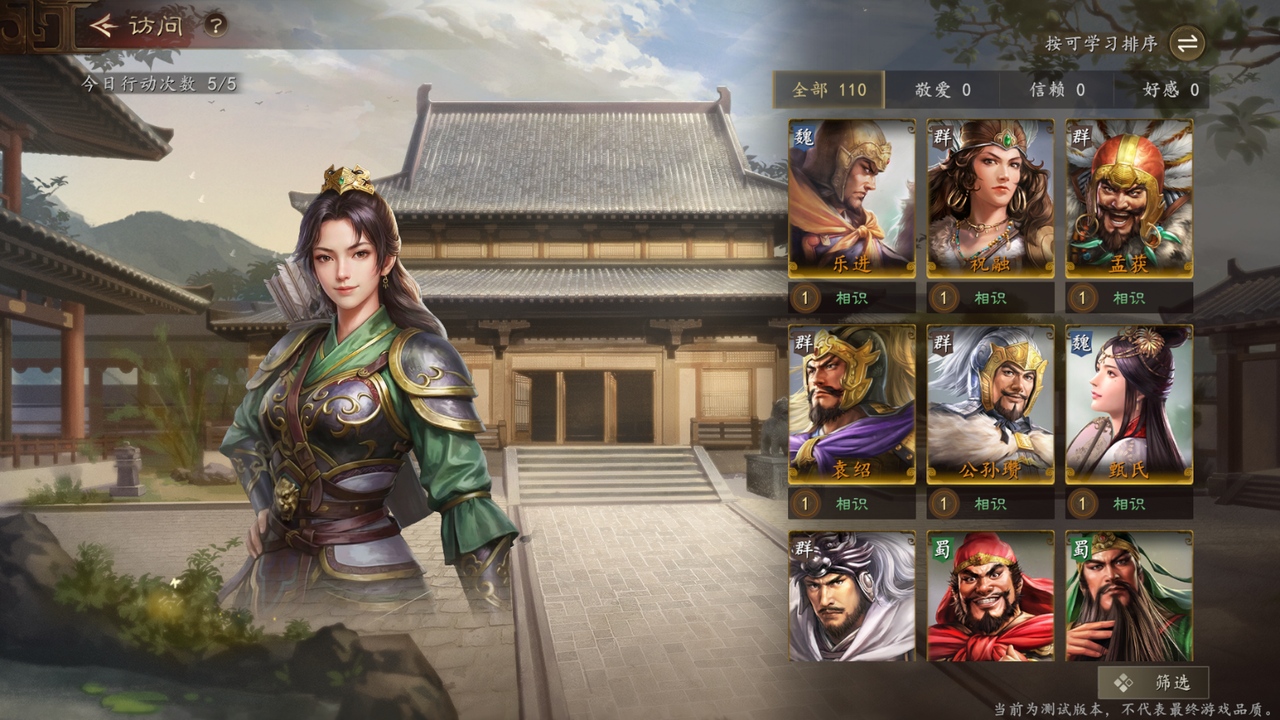This screenshot has height=720, width=1280.
Task: Select the red-bandana 蜀 officer card
Action: pos(990,596)
